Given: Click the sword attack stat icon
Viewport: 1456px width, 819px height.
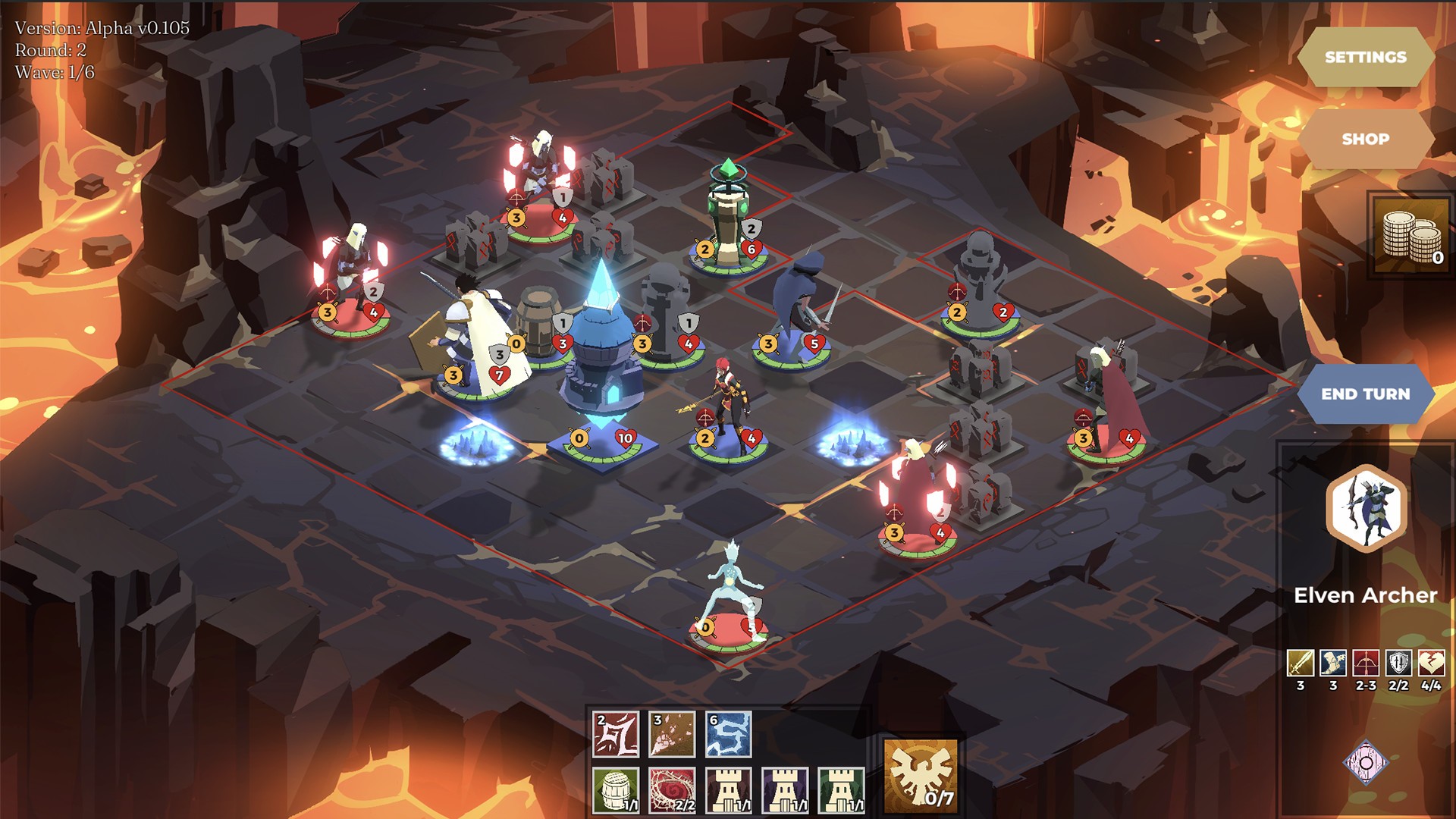Looking at the screenshot, I should [1301, 663].
